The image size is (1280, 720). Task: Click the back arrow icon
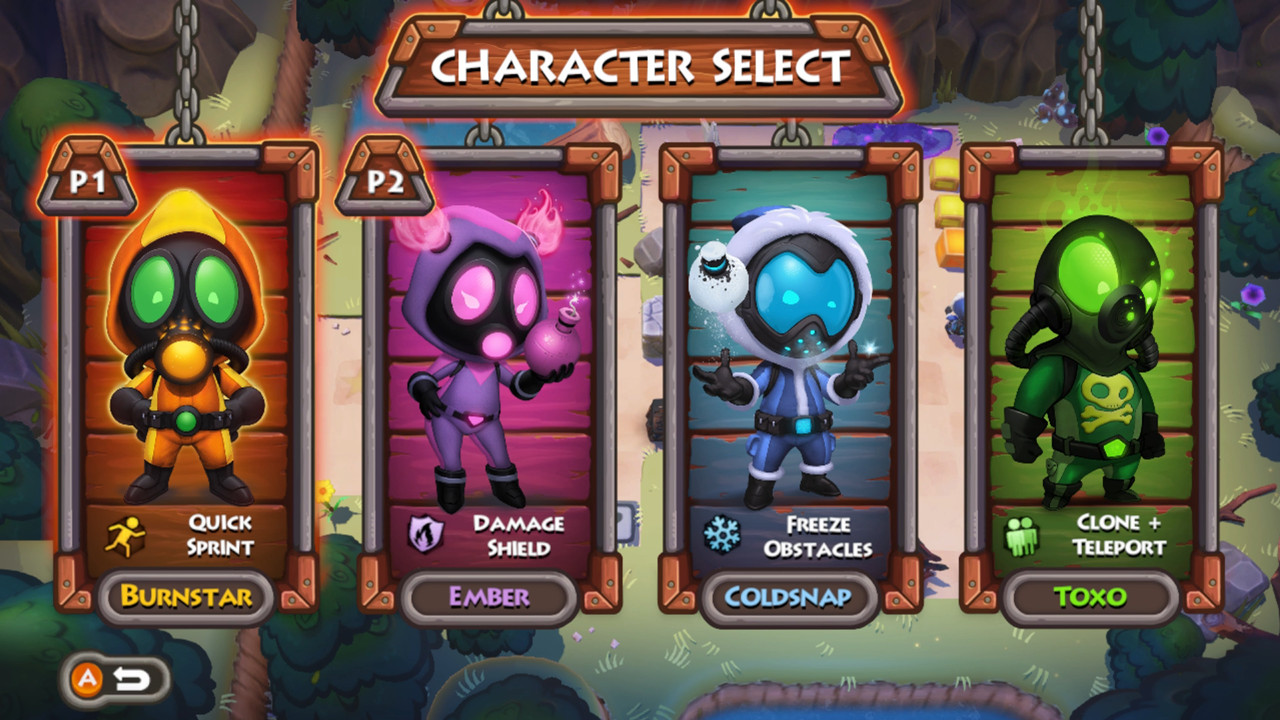132,676
